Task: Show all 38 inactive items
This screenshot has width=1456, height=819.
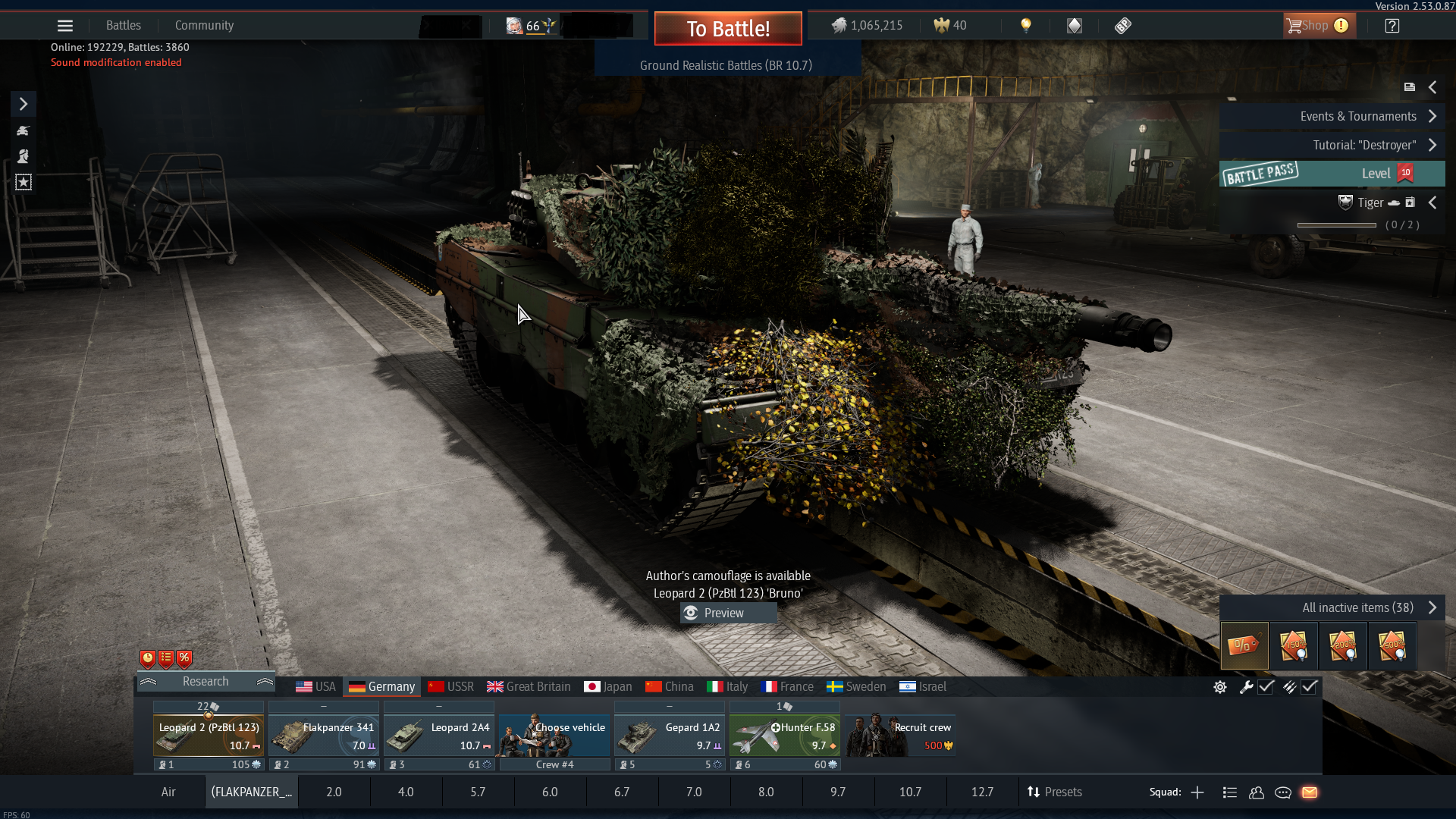Action: tap(1358, 607)
